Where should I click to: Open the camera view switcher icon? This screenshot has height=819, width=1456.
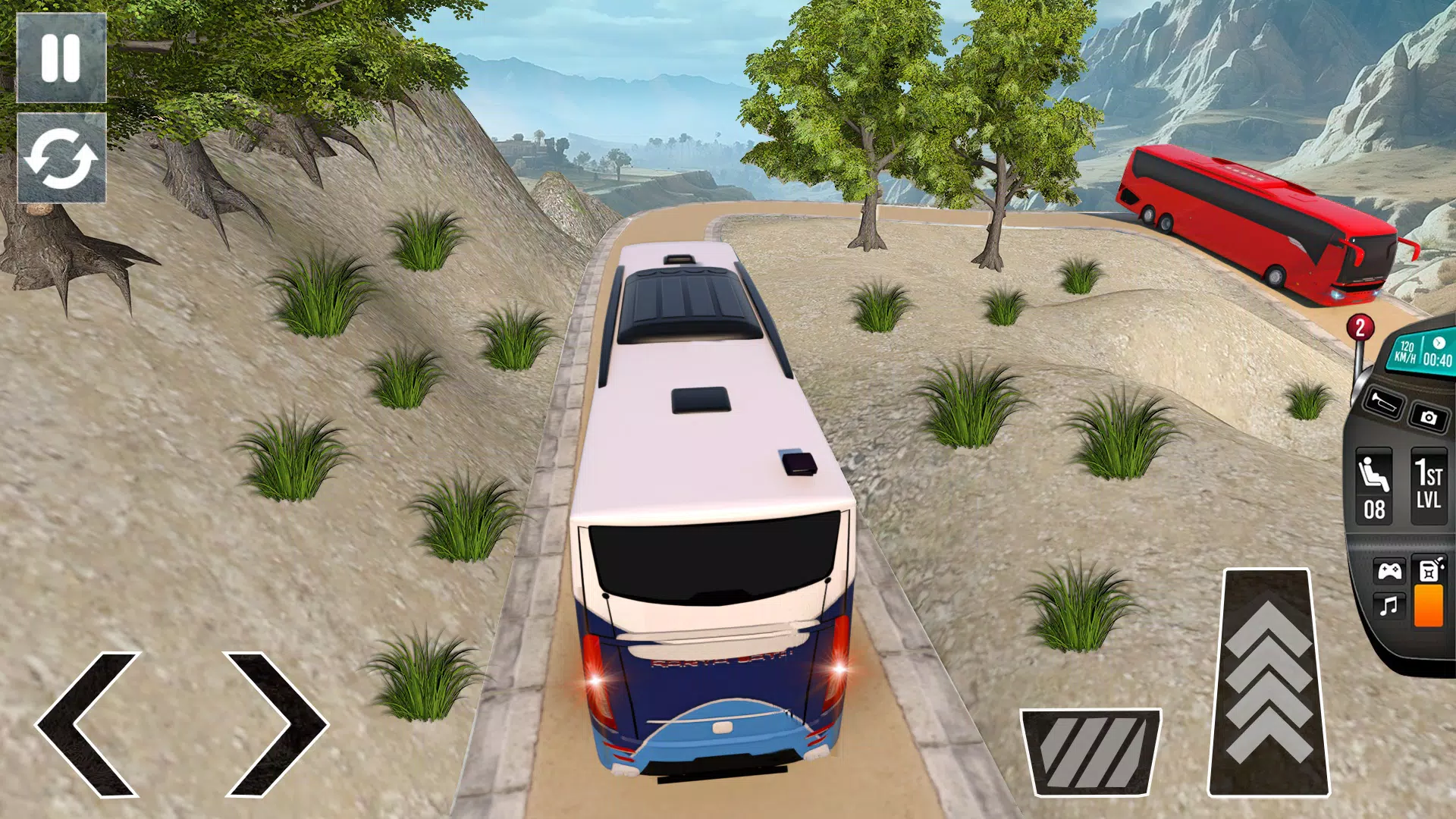(x=1430, y=418)
